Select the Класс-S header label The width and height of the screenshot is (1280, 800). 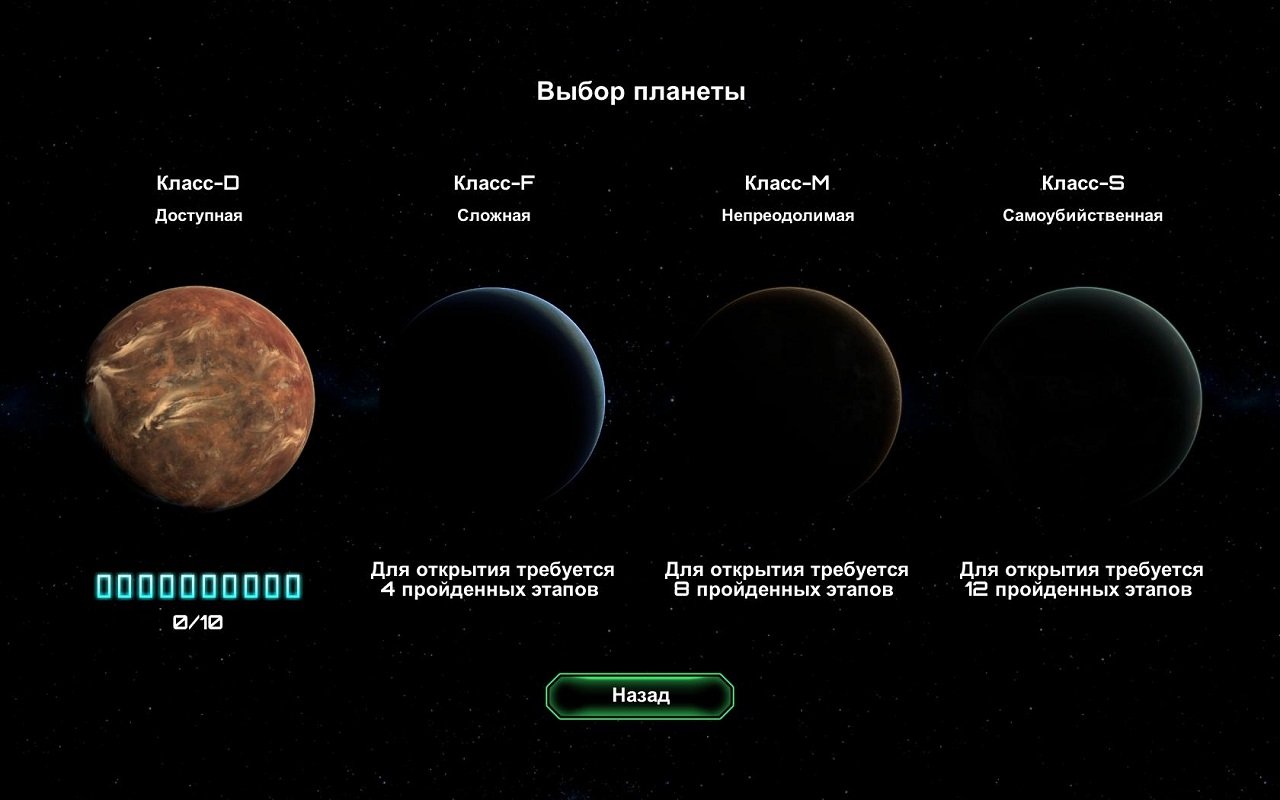[x=1083, y=183]
